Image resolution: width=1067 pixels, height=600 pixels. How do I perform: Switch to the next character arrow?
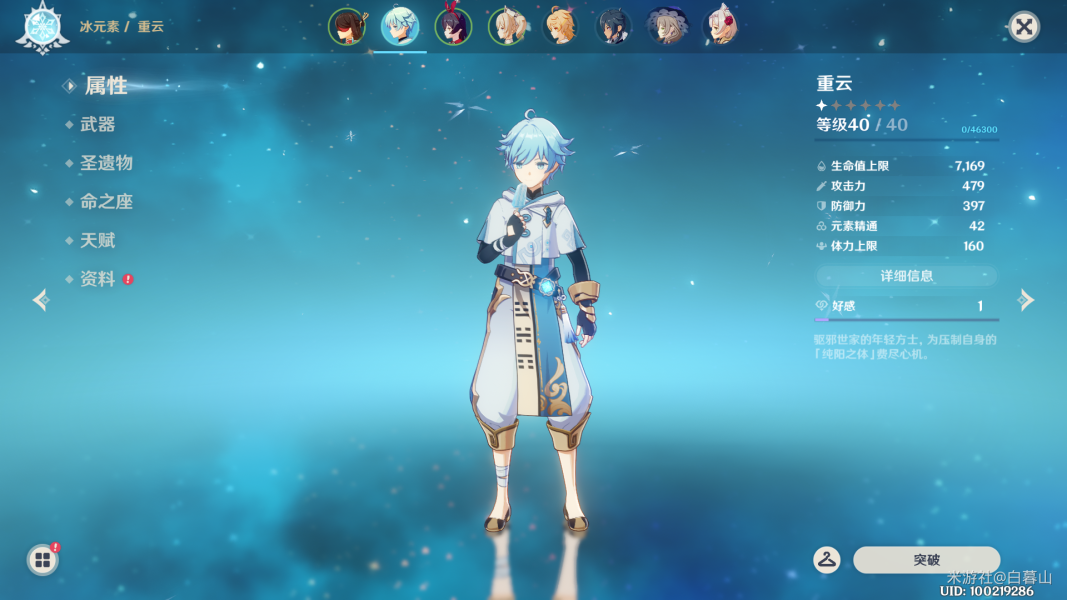tap(1026, 300)
